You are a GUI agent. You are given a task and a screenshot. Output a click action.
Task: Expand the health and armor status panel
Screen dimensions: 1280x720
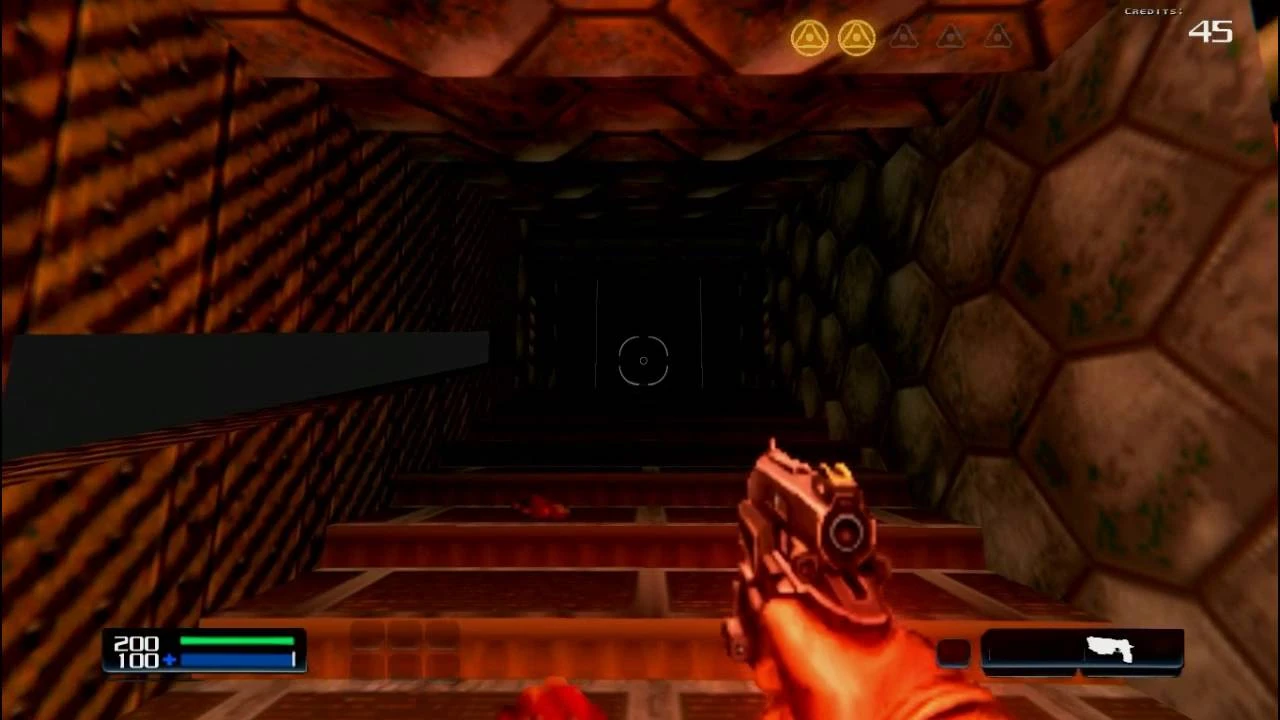point(205,651)
